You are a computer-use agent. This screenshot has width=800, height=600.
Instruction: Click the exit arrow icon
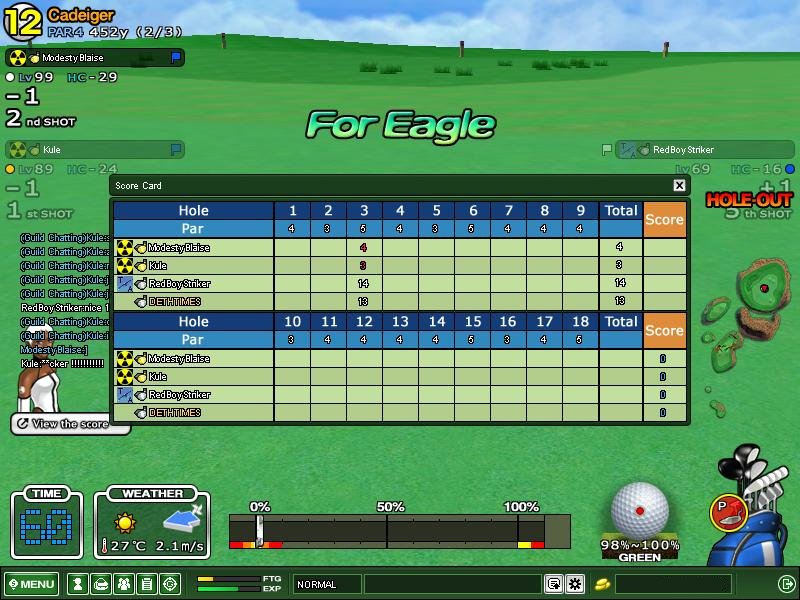786,584
